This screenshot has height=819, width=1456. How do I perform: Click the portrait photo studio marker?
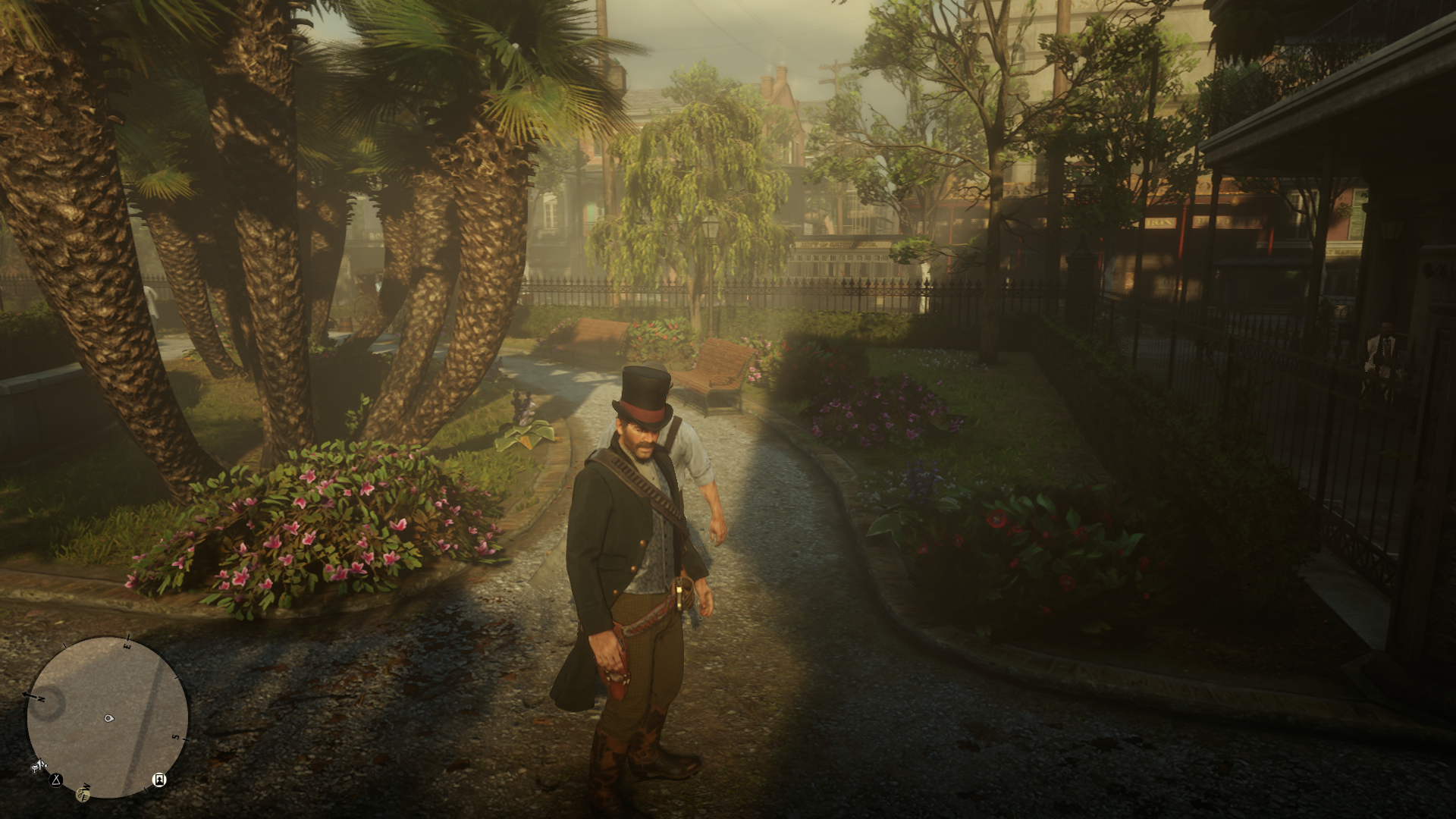tap(159, 779)
